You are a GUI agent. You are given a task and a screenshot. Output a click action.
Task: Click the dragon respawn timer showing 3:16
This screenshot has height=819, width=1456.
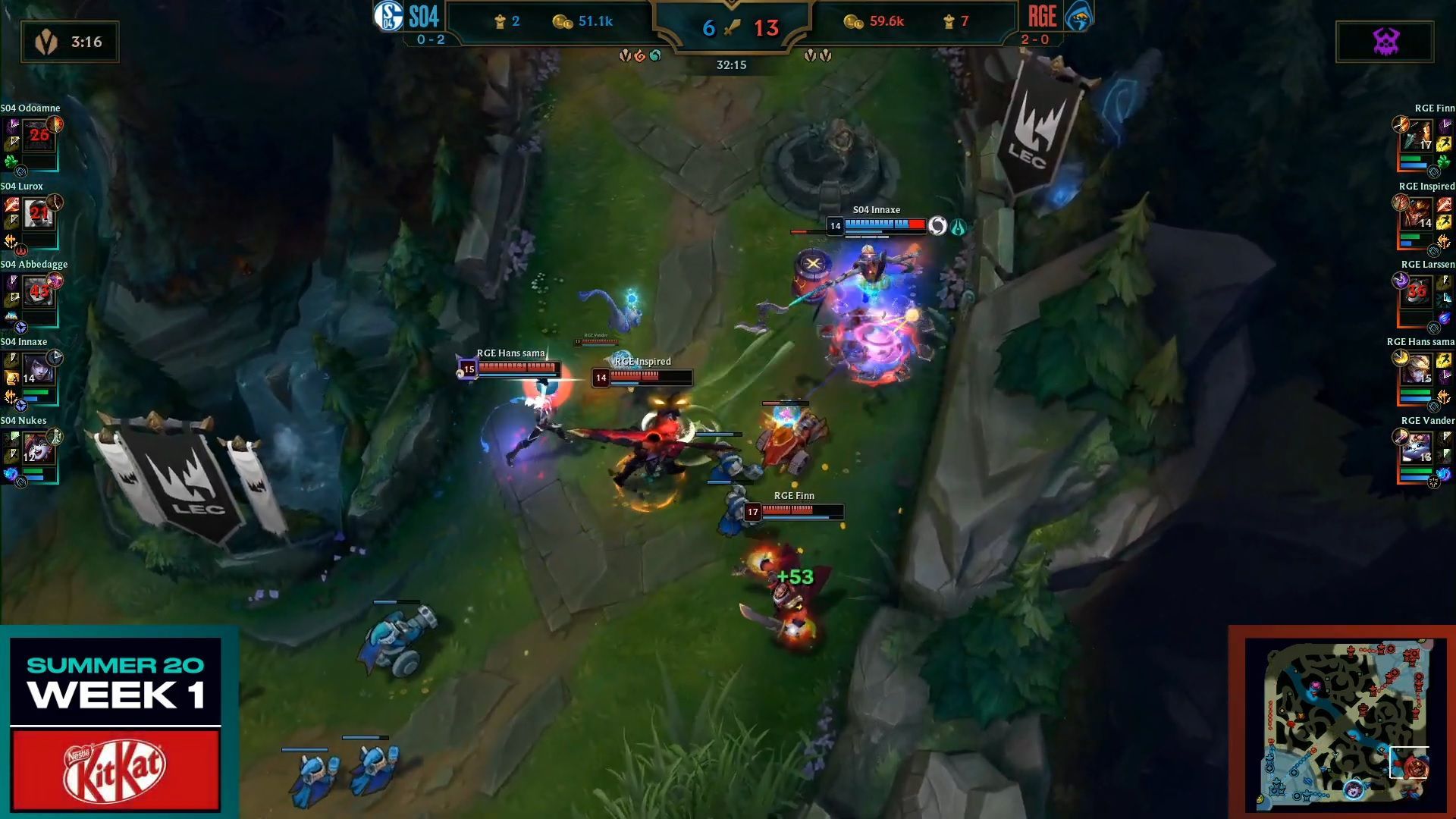pos(70,42)
